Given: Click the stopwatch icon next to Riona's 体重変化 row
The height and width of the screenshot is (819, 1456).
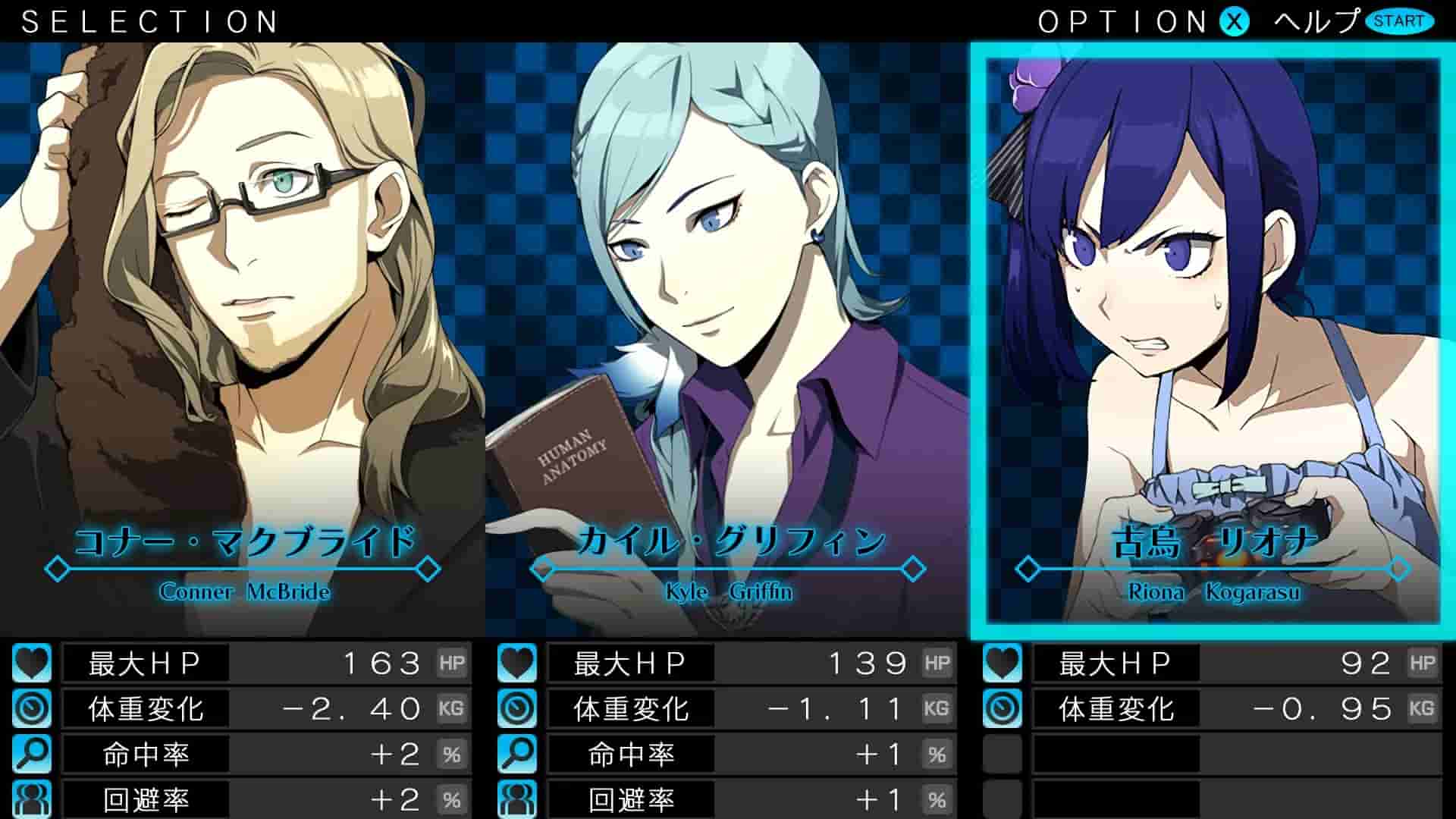Looking at the screenshot, I should pyautogui.click(x=1001, y=709).
